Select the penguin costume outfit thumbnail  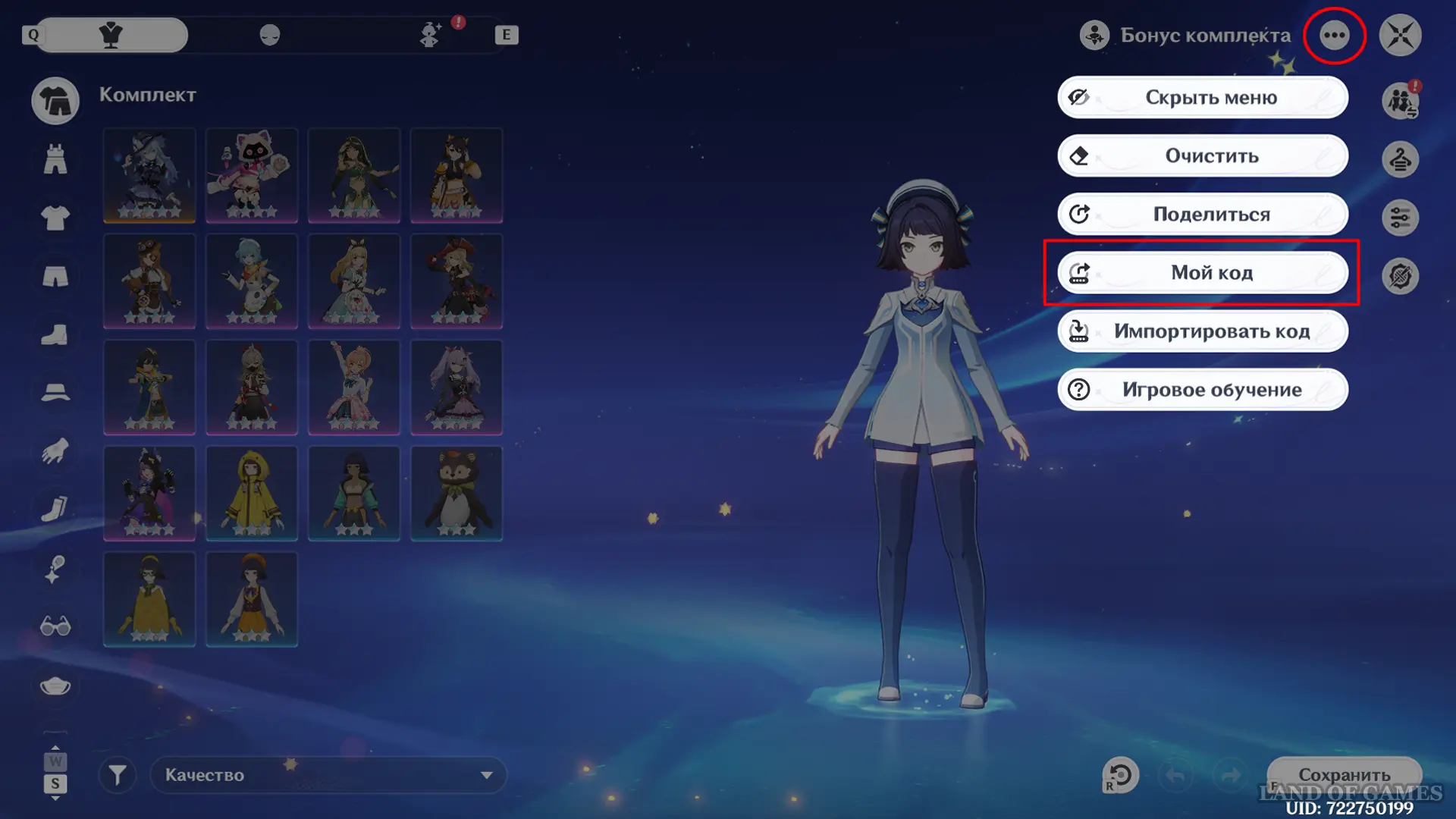coord(457,493)
